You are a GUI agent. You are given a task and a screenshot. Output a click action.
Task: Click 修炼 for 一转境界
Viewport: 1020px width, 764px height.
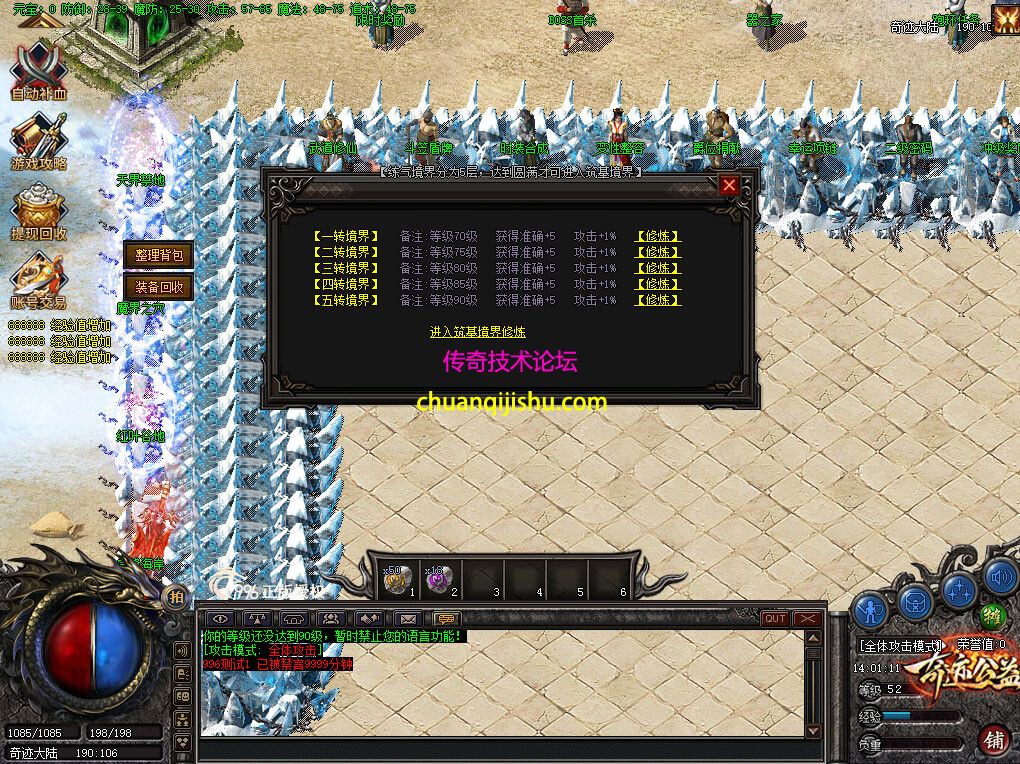tap(658, 237)
